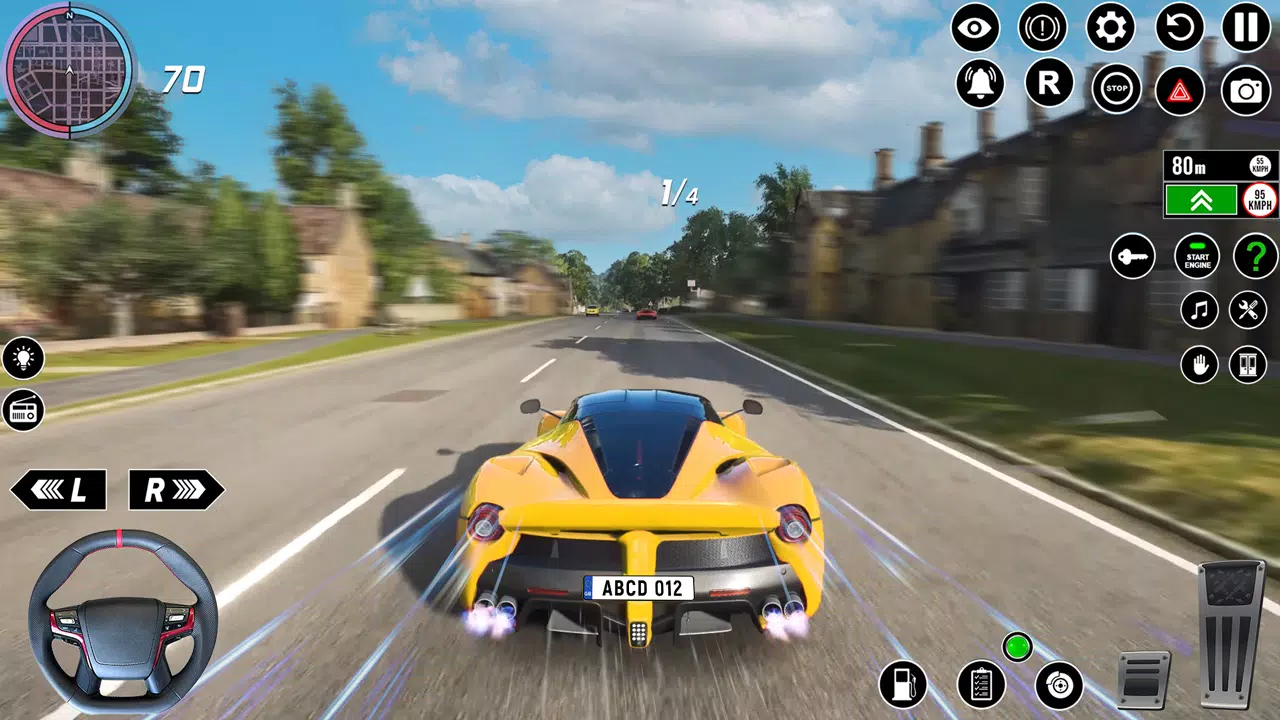This screenshot has height=720, width=1280.
Task: Open the car doors icon
Action: [x=1246, y=364]
